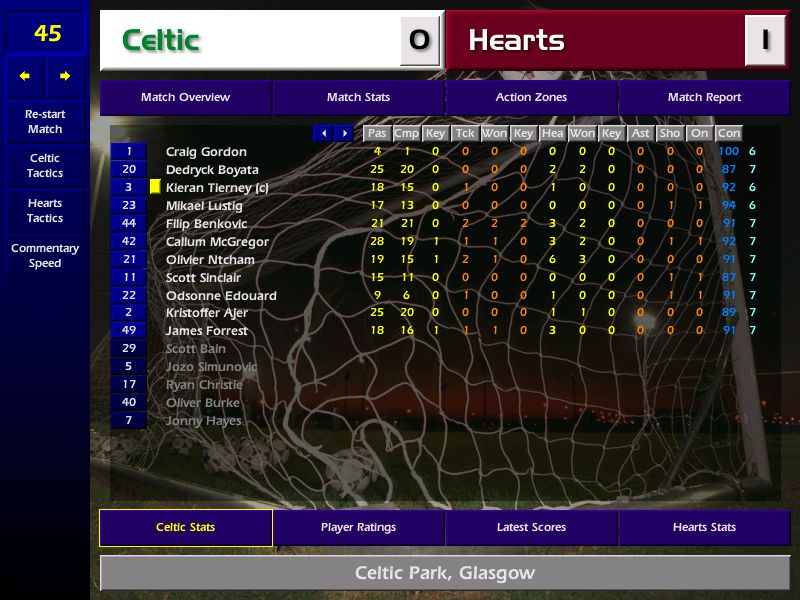Image resolution: width=800 pixels, height=600 pixels.
Task: Choose Odsonne Edouard from the lineup
Action: click(x=221, y=295)
